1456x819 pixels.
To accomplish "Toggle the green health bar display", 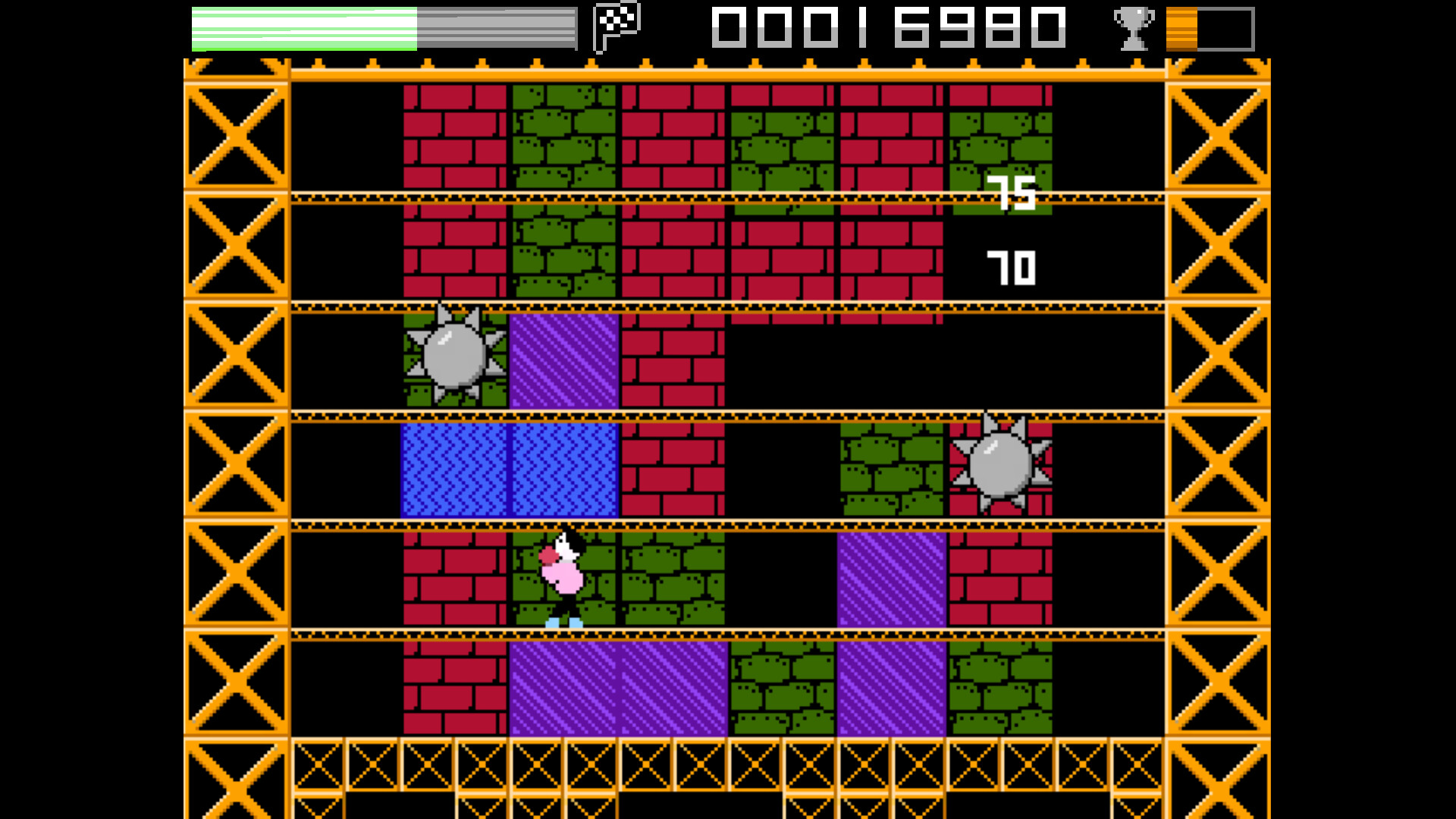I will tap(303, 25).
